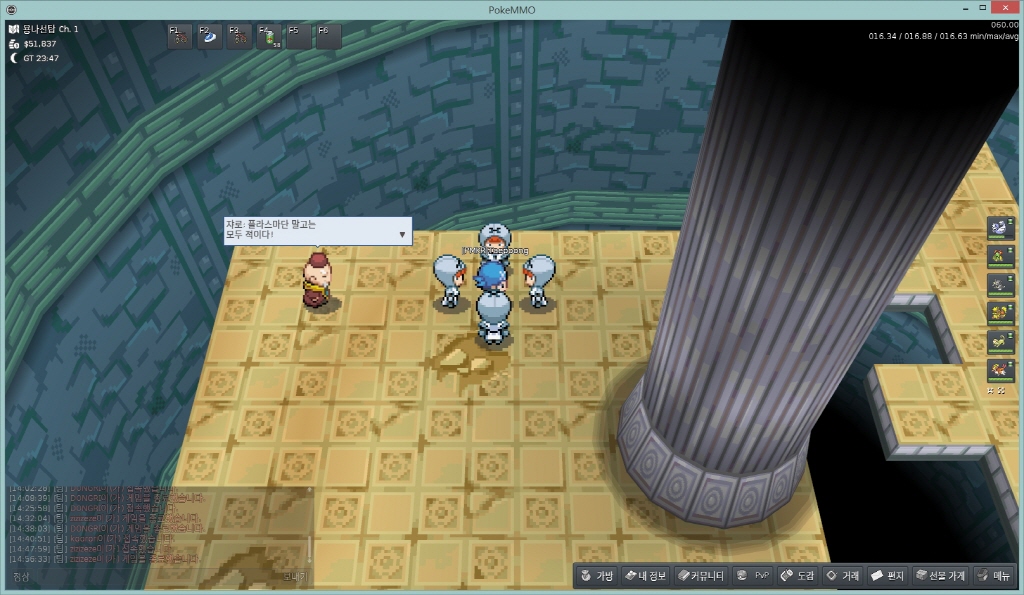The width and height of the screenshot is (1024, 595).
Task: Select the top white-blue Pokémon party slot
Action: [x=998, y=228]
